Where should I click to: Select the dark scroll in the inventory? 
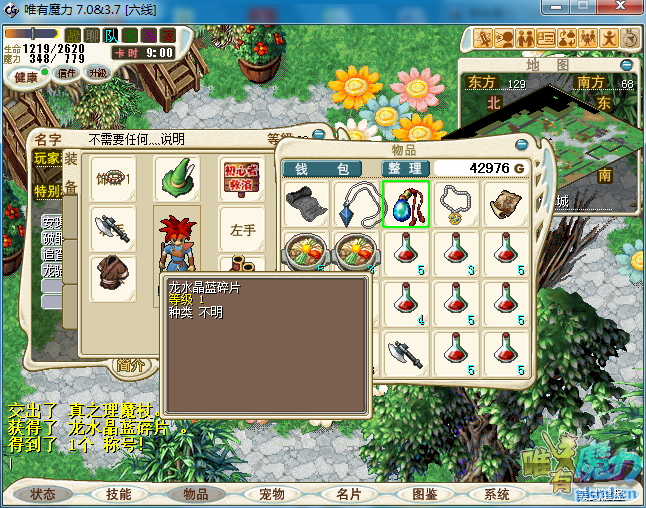(x=306, y=205)
